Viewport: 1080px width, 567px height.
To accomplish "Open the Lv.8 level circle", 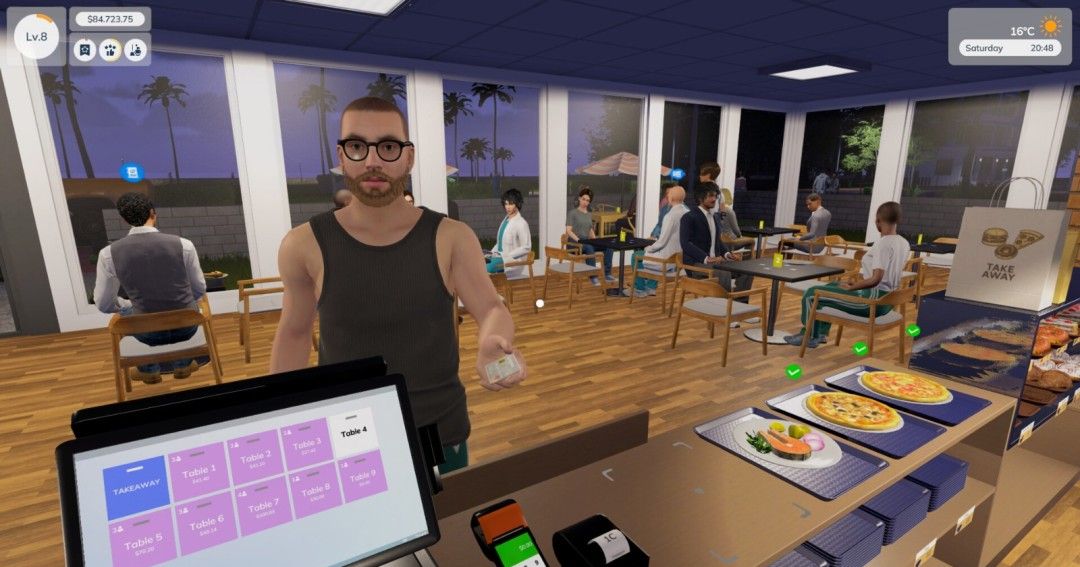I will 37,37.
